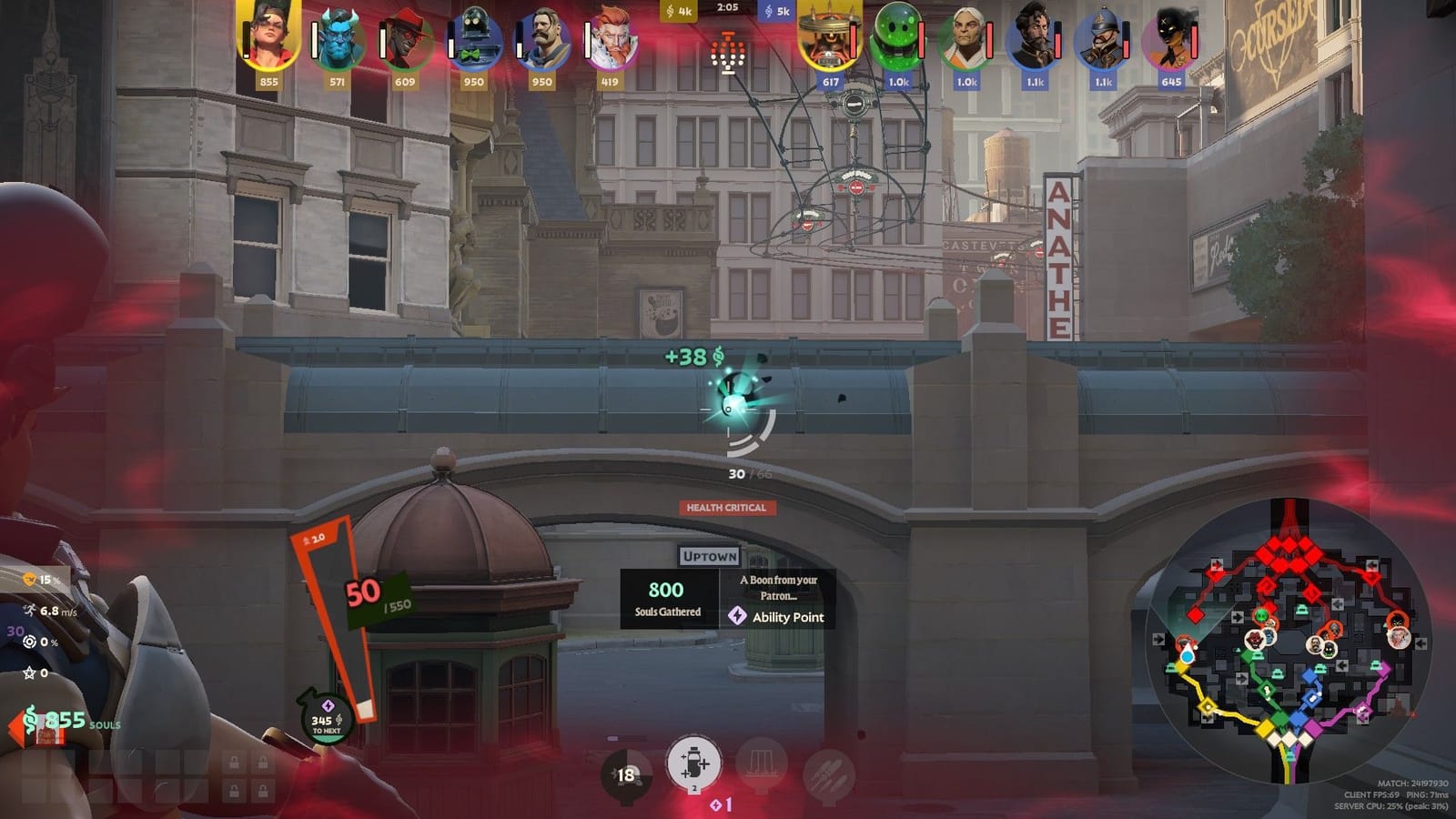Click the 800 Souls Gathered panel
This screenshot has height=819, width=1456.
(666, 599)
